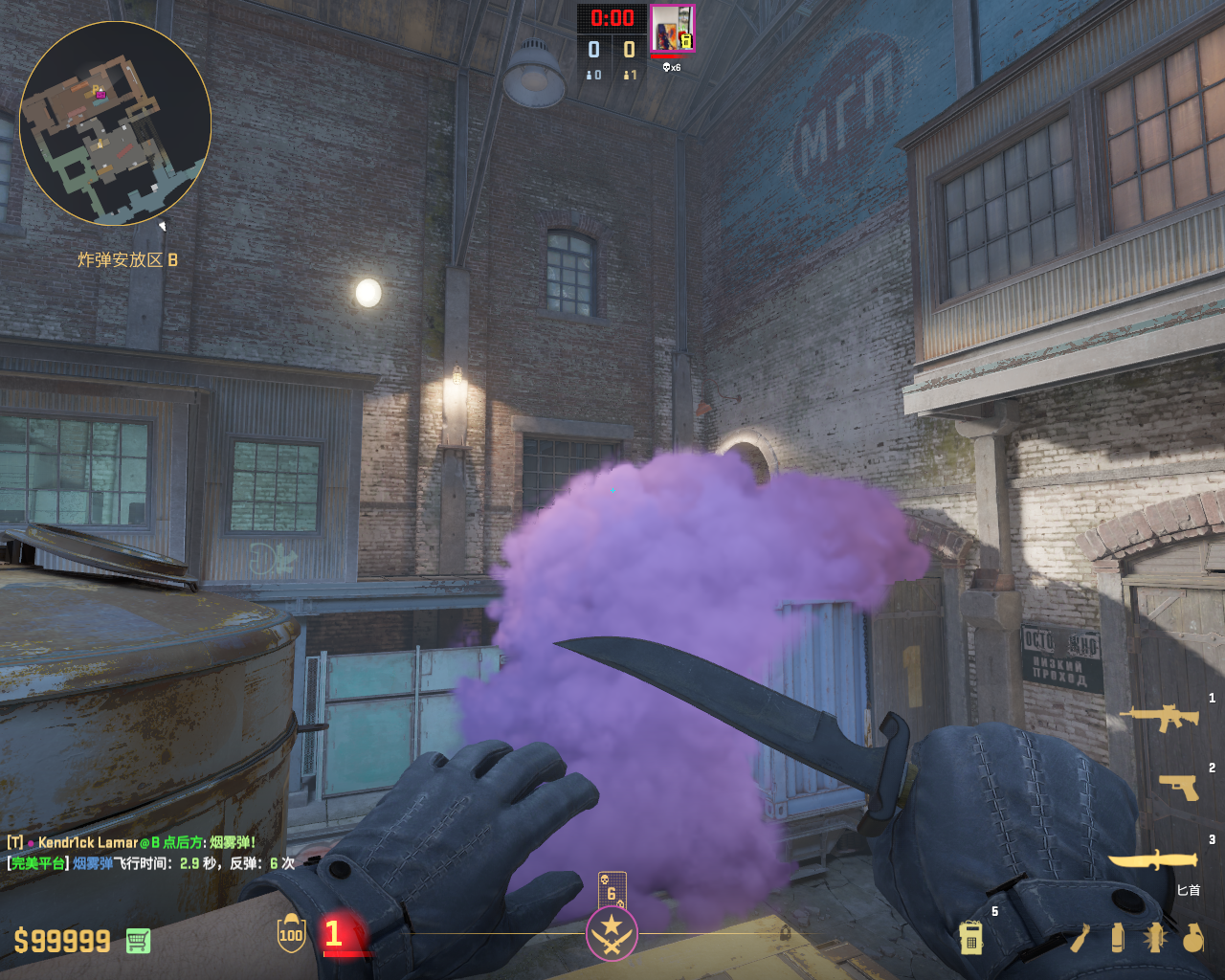Choose the knife weapon icon

click(1154, 859)
